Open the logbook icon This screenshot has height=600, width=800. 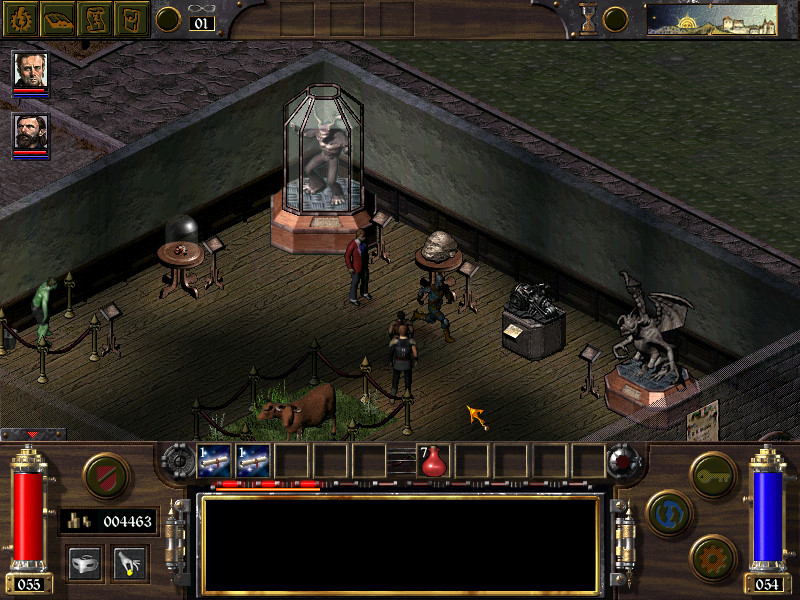58,19
